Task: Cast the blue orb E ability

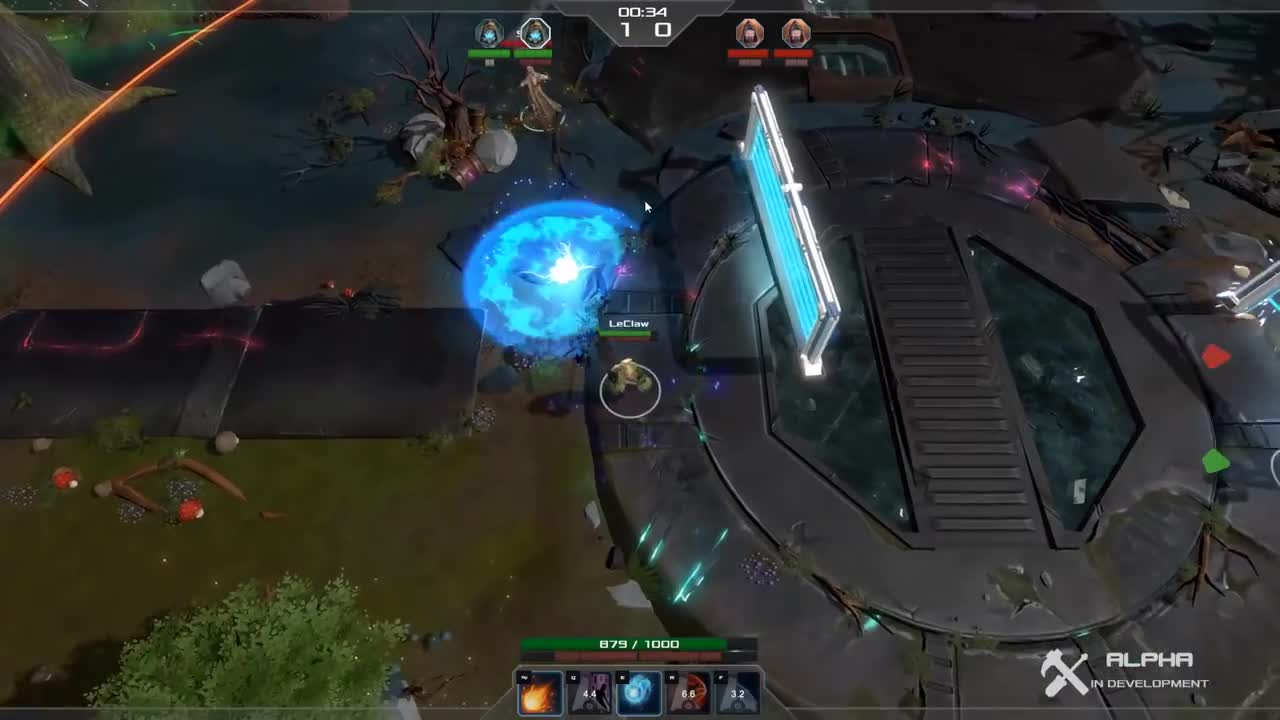Action: click(x=638, y=693)
